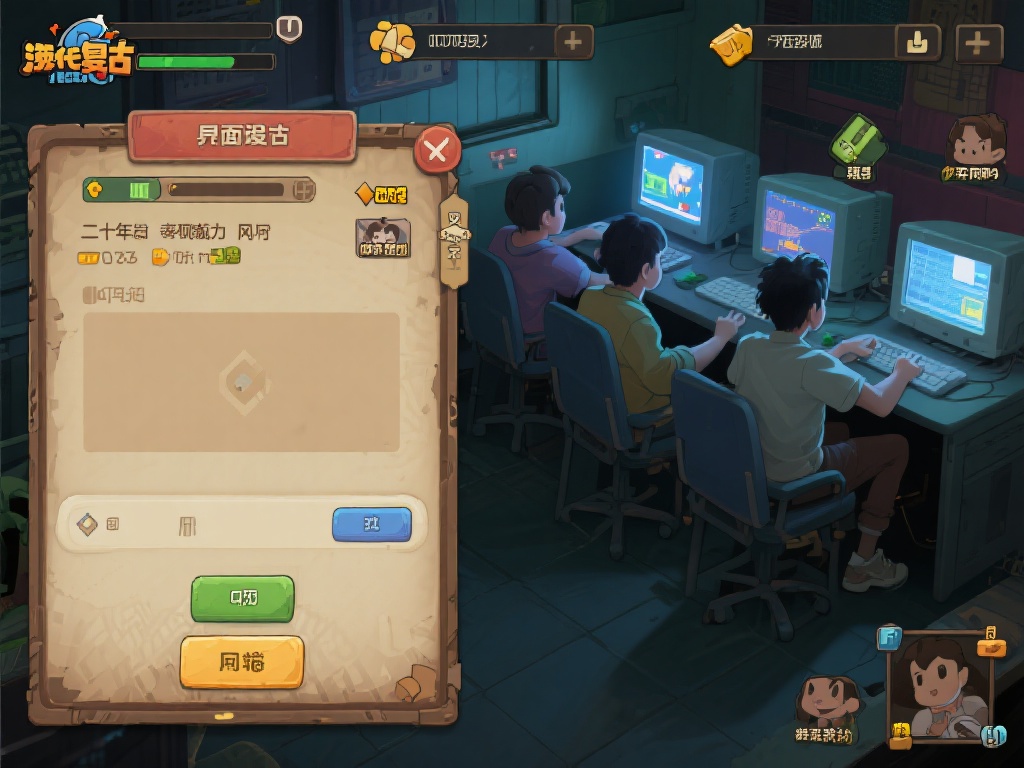Click the input field in the panel
1024x768 pixels.
tap(200, 524)
